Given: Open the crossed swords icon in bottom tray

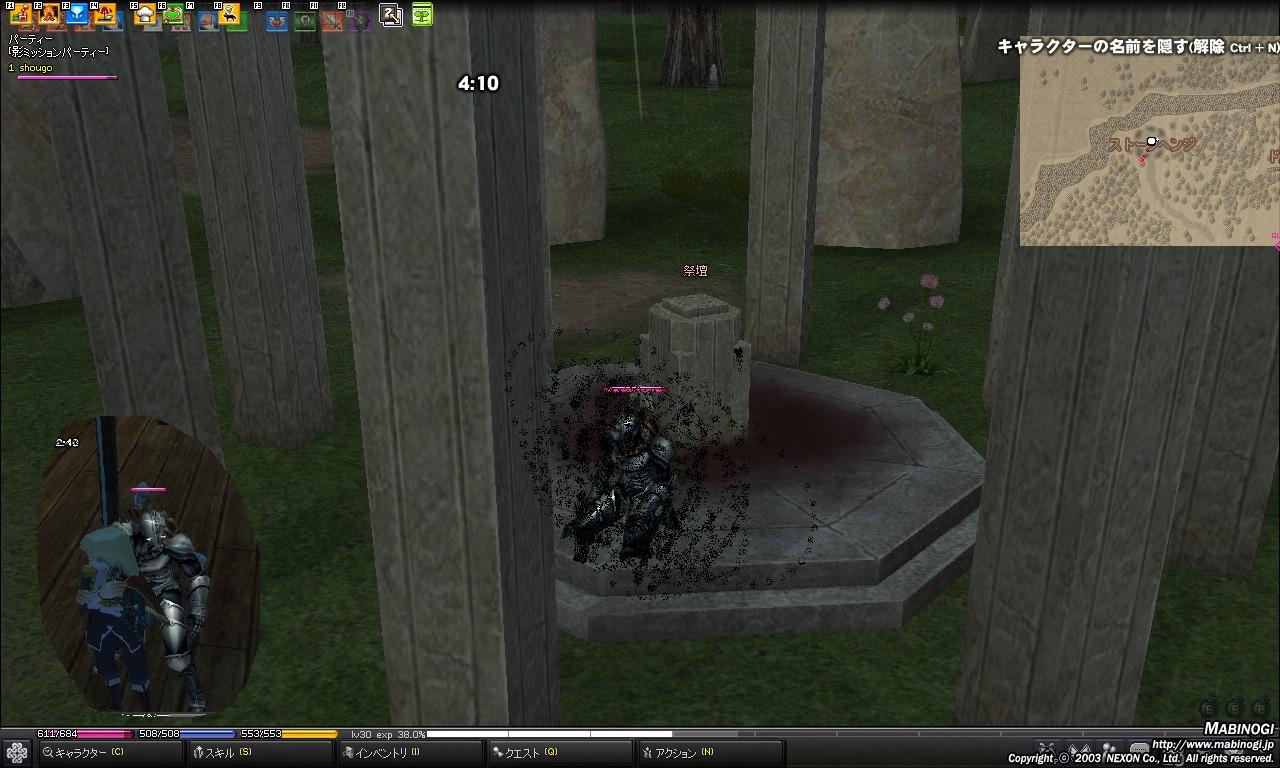Looking at the screenshot, I should (1047, 748).
